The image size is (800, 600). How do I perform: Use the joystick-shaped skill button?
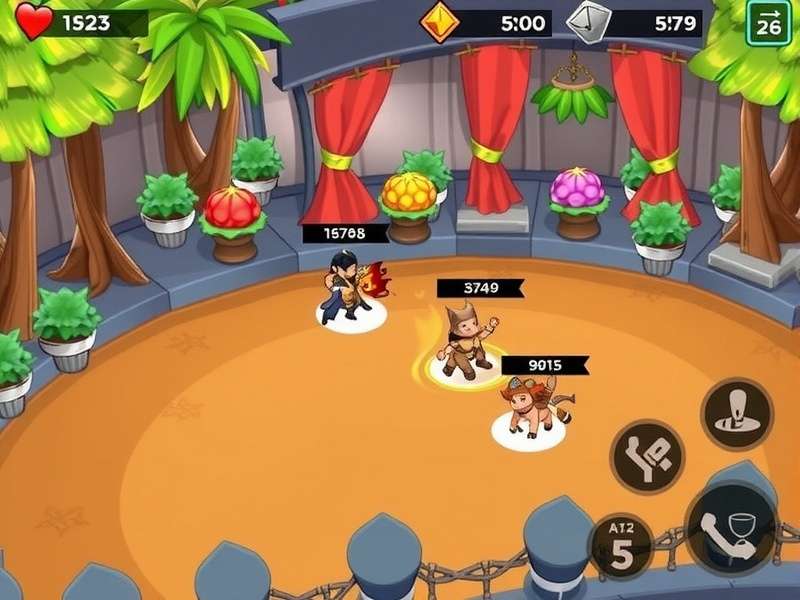736,413
